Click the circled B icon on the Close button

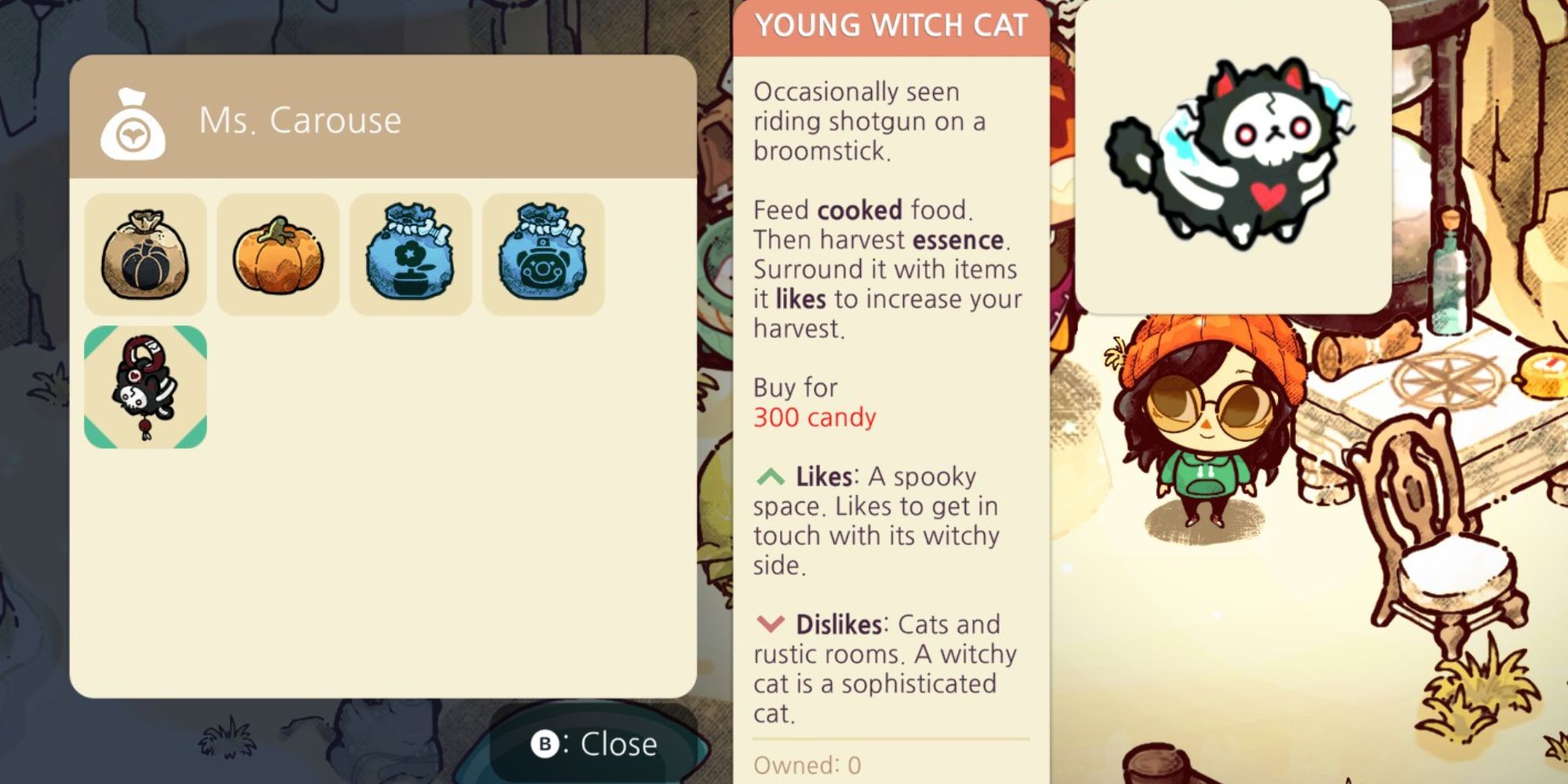point(547,746)
